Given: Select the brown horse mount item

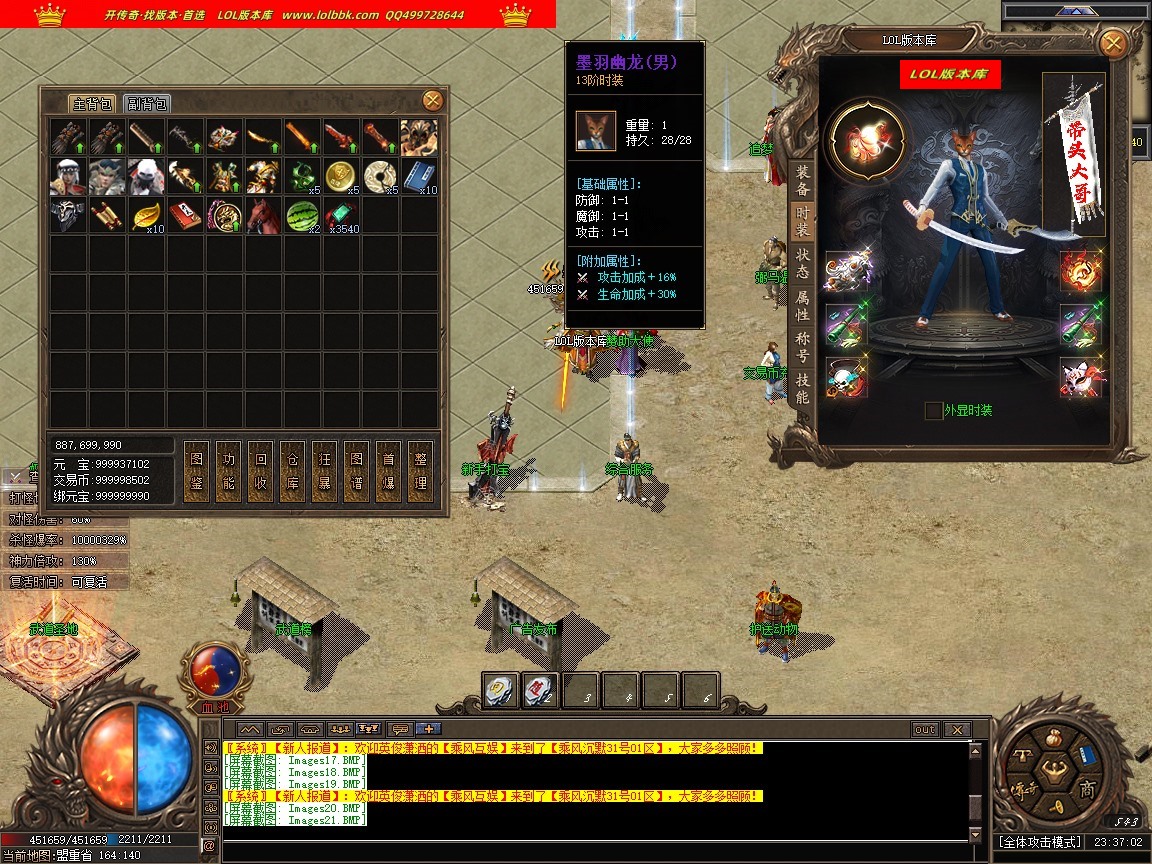Looking at the screenshot, I should [x=263, y=215].
